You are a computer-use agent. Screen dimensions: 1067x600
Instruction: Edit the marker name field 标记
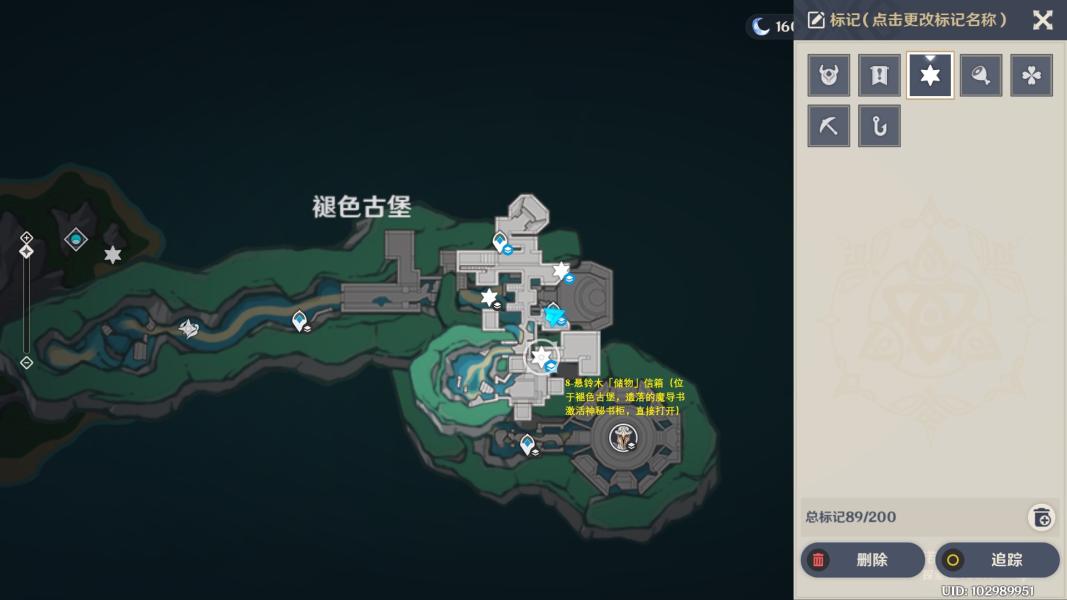[x=908, y=20]
